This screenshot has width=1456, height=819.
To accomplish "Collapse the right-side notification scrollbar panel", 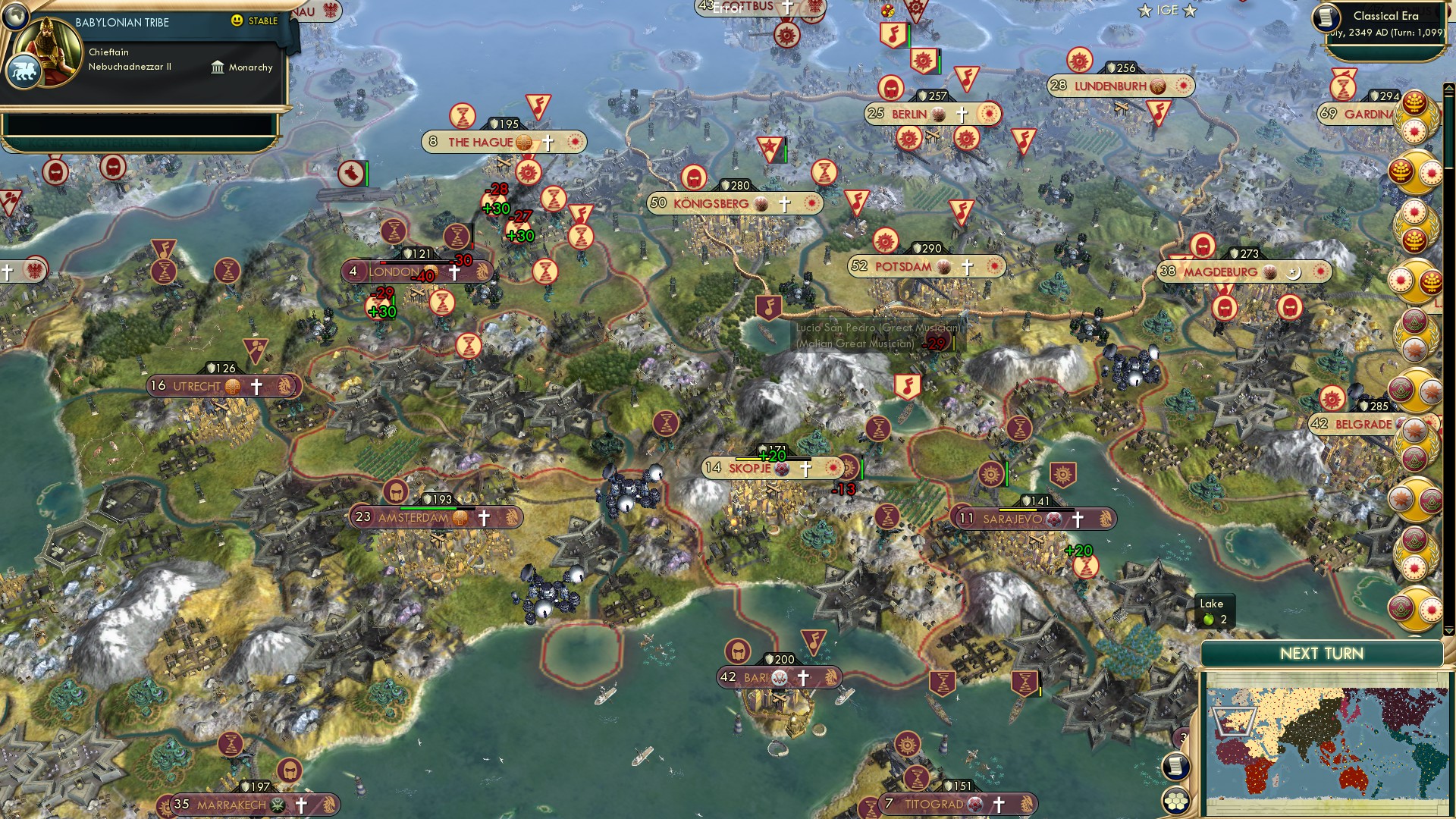I will pyautogui.click(x=1448, y=88).
